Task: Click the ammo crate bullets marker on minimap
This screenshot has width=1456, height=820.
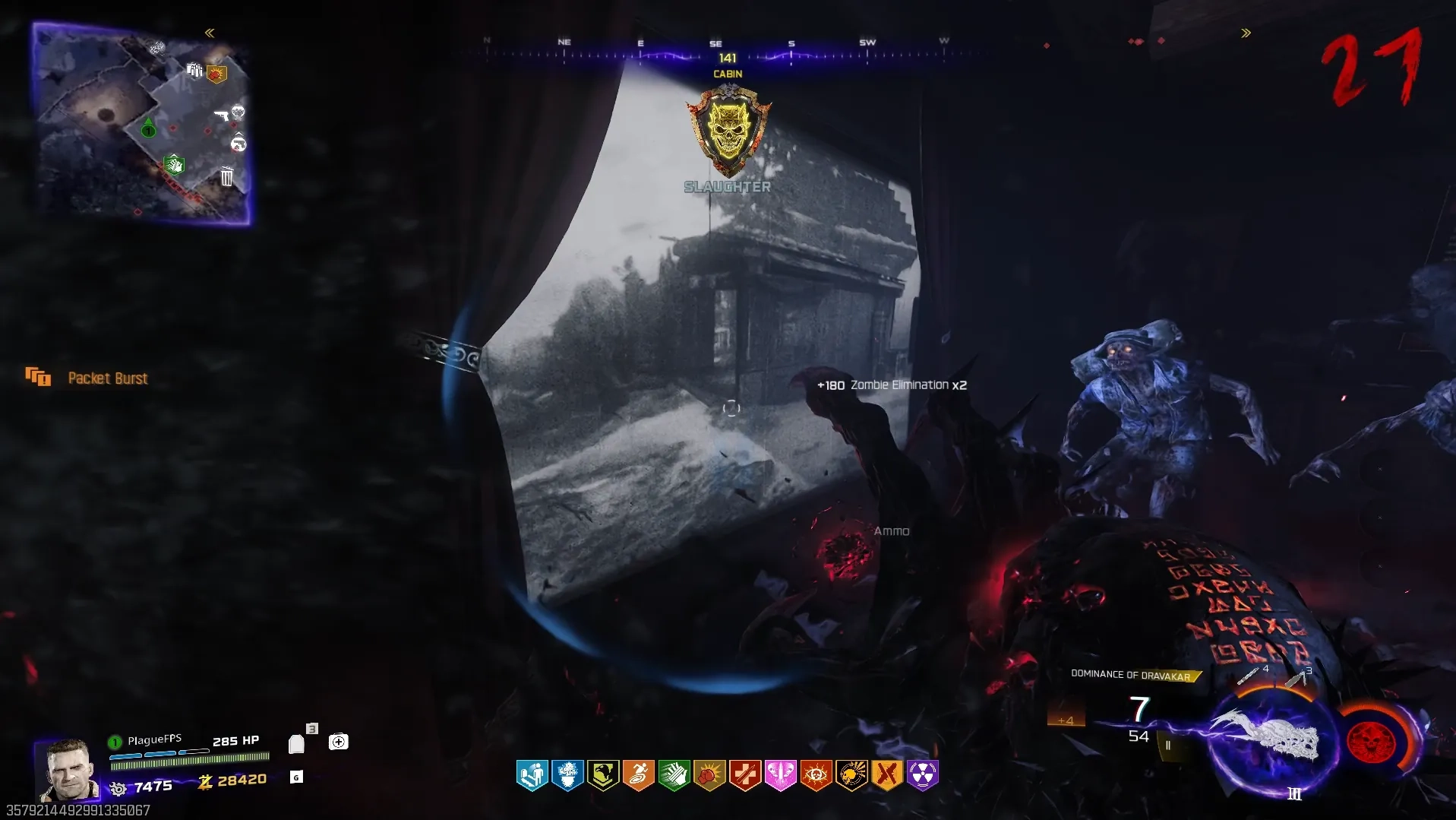Action: tap(194, 71)
